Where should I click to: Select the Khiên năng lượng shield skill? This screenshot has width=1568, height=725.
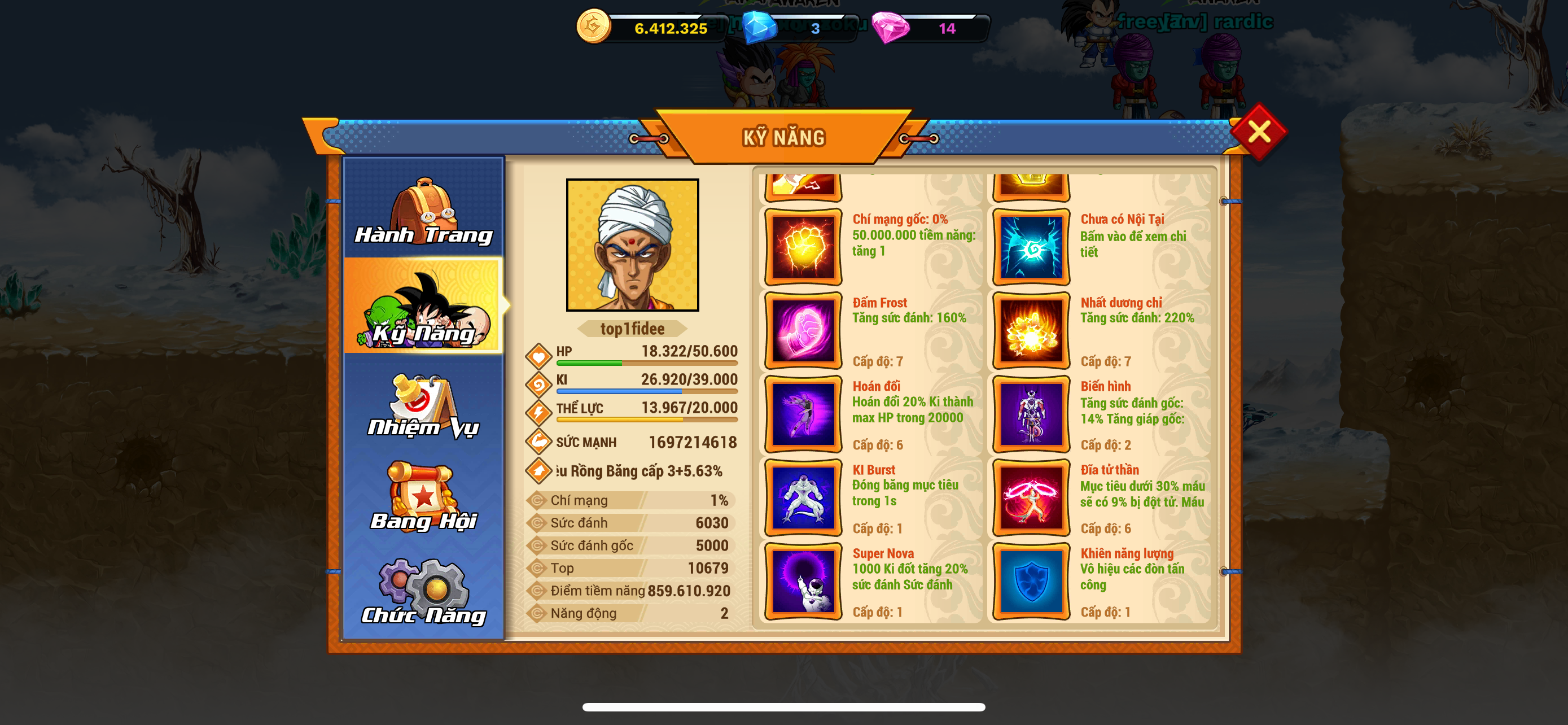tap(1031, 580)
